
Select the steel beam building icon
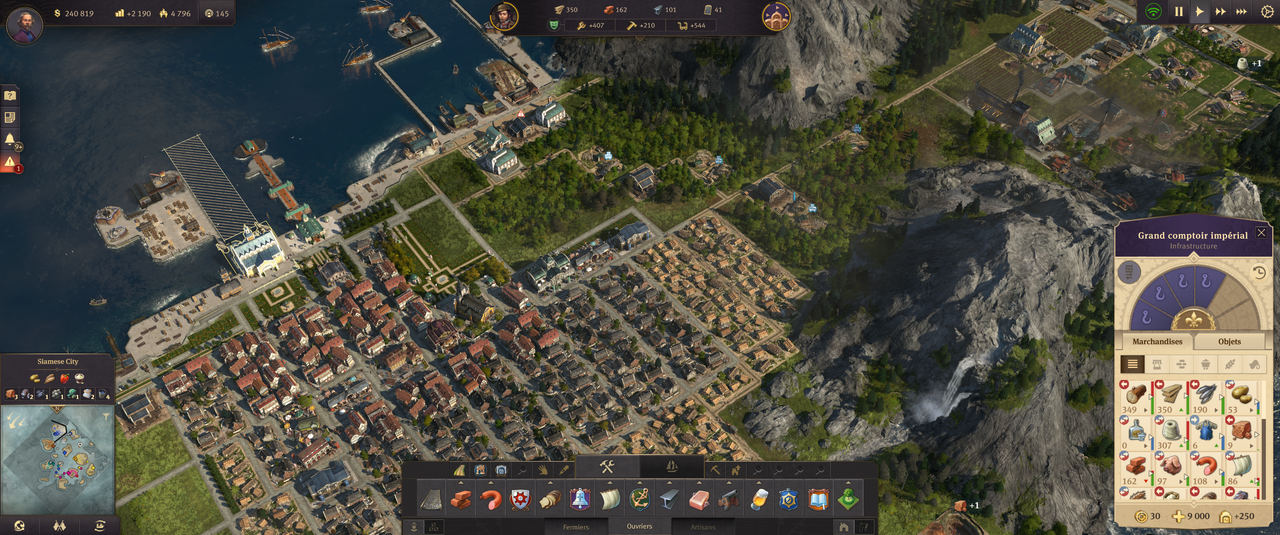[669, 499]
